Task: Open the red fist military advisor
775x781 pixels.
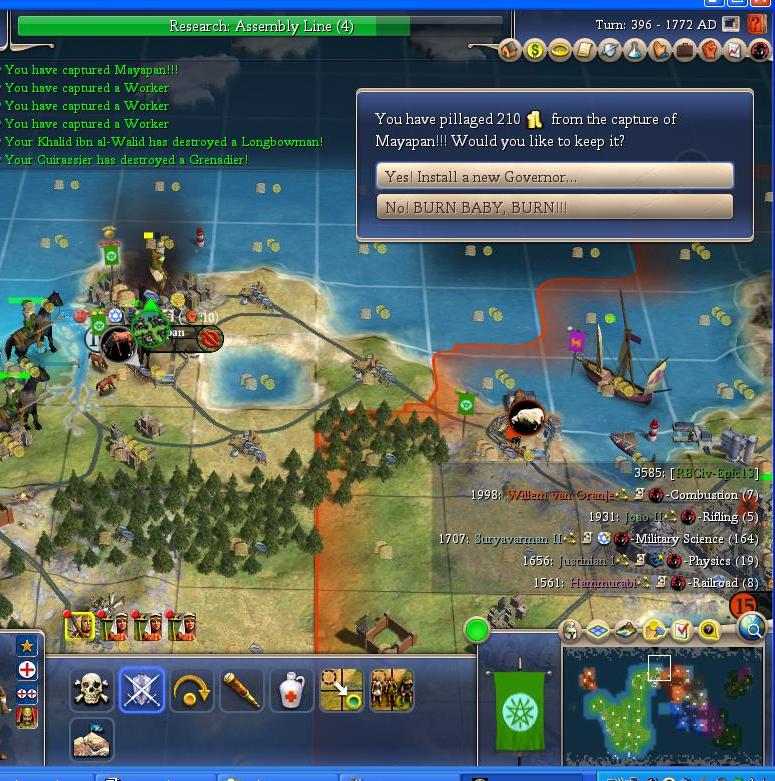Action: 710,50
